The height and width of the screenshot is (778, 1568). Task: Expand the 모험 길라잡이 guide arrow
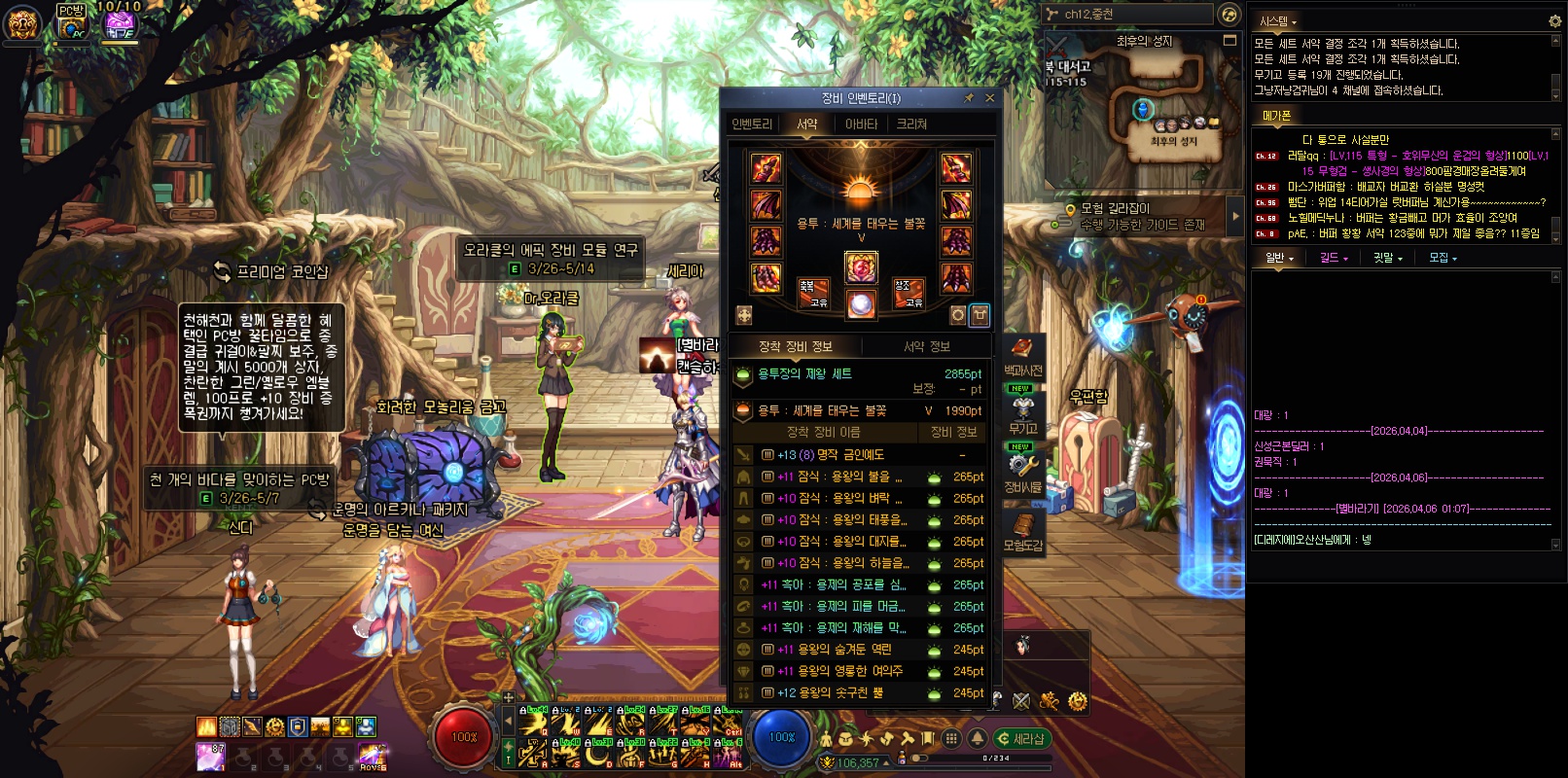coord(1236,216)
